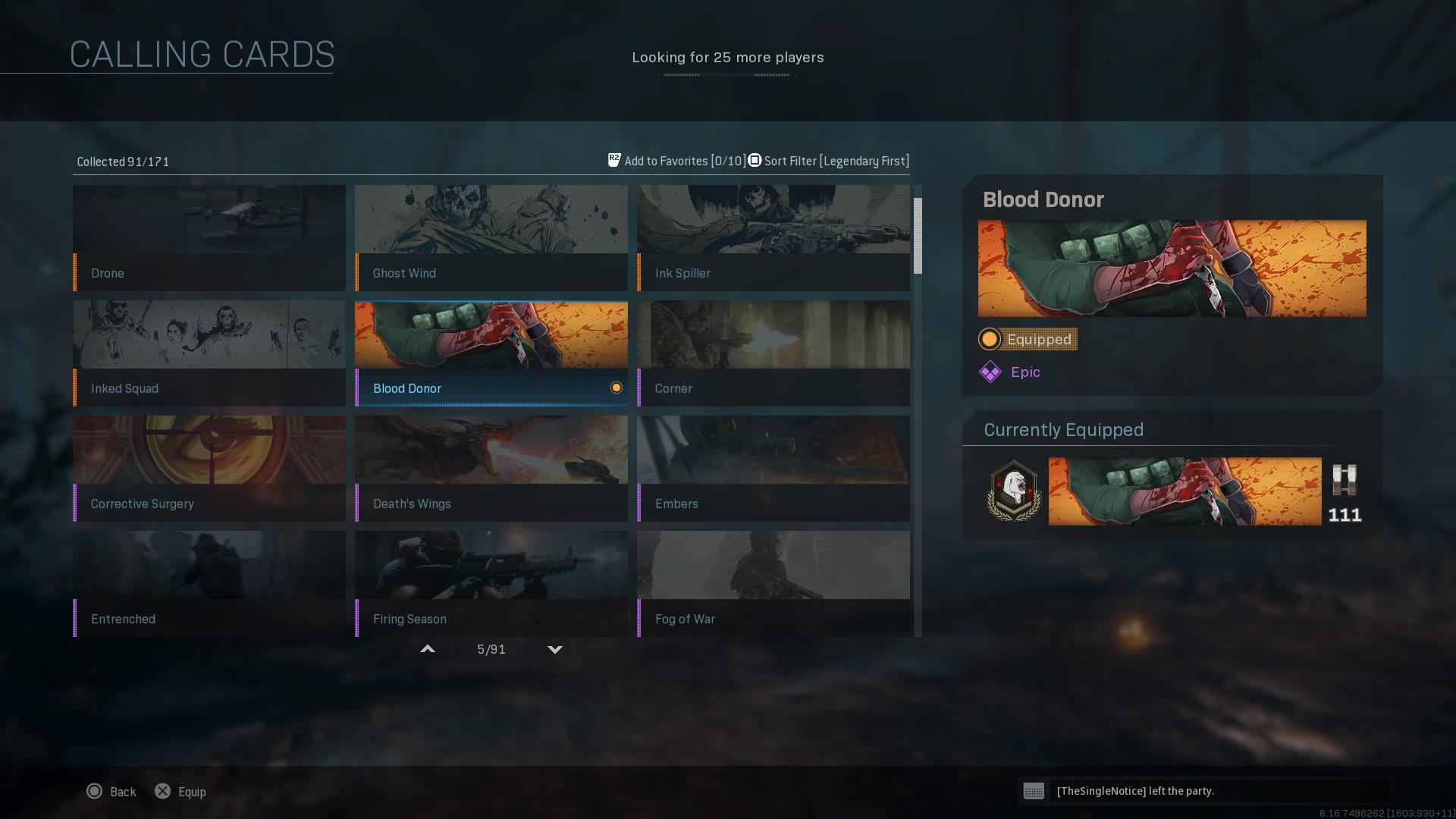
Task: Pick the Fog of War calling card
Action: point(773,584)
